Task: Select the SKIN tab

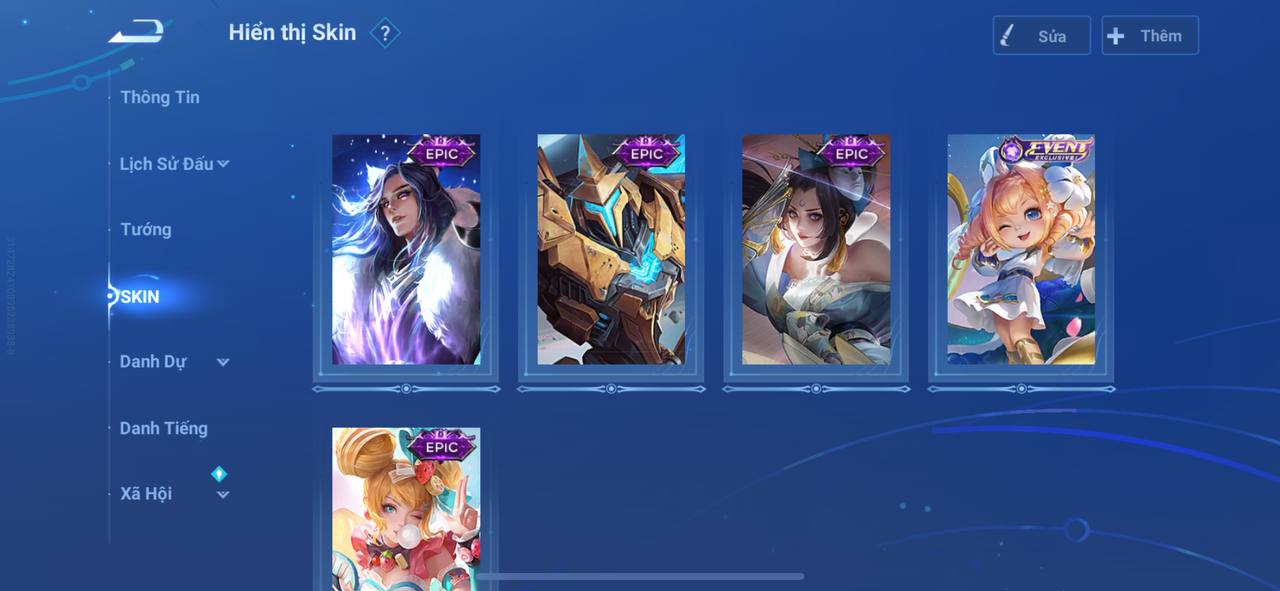Action: pyautogui.click(x=140, y=297)
